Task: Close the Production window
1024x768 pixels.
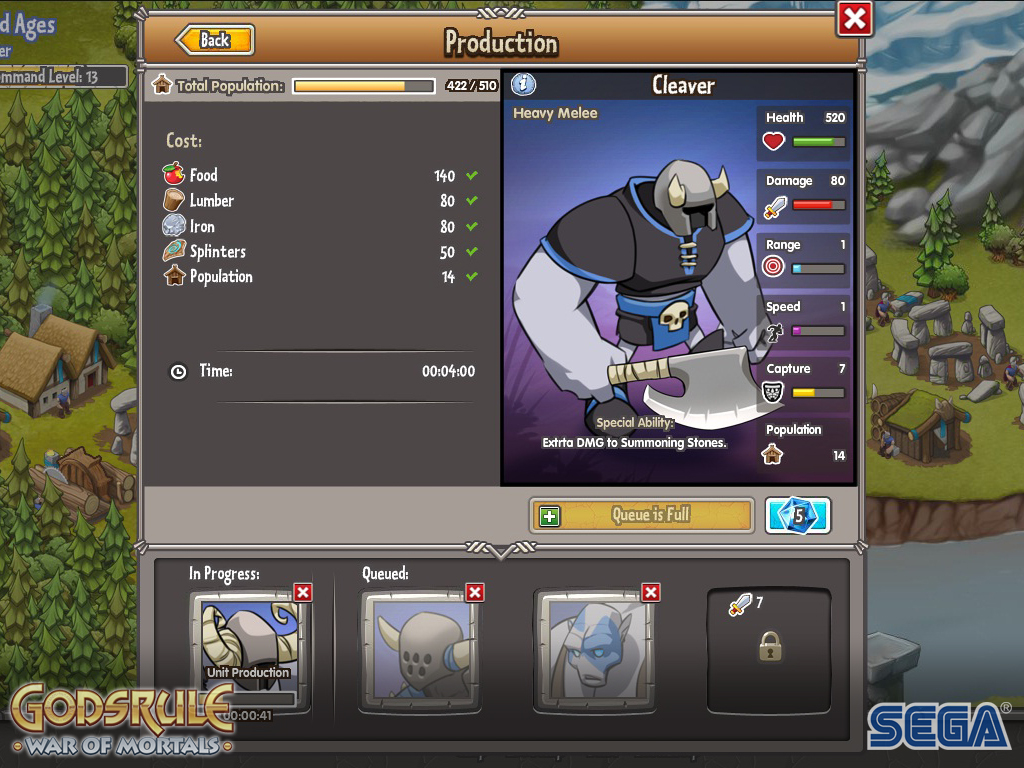Action: point(855,19)
